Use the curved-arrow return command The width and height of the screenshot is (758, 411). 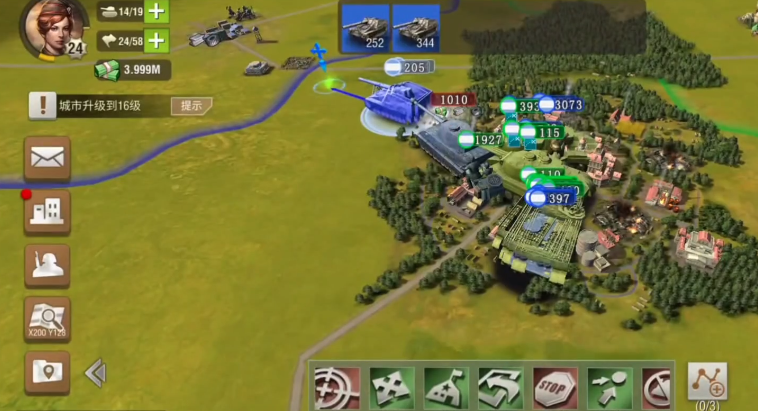pyautogui.click(x=500, y=387)
